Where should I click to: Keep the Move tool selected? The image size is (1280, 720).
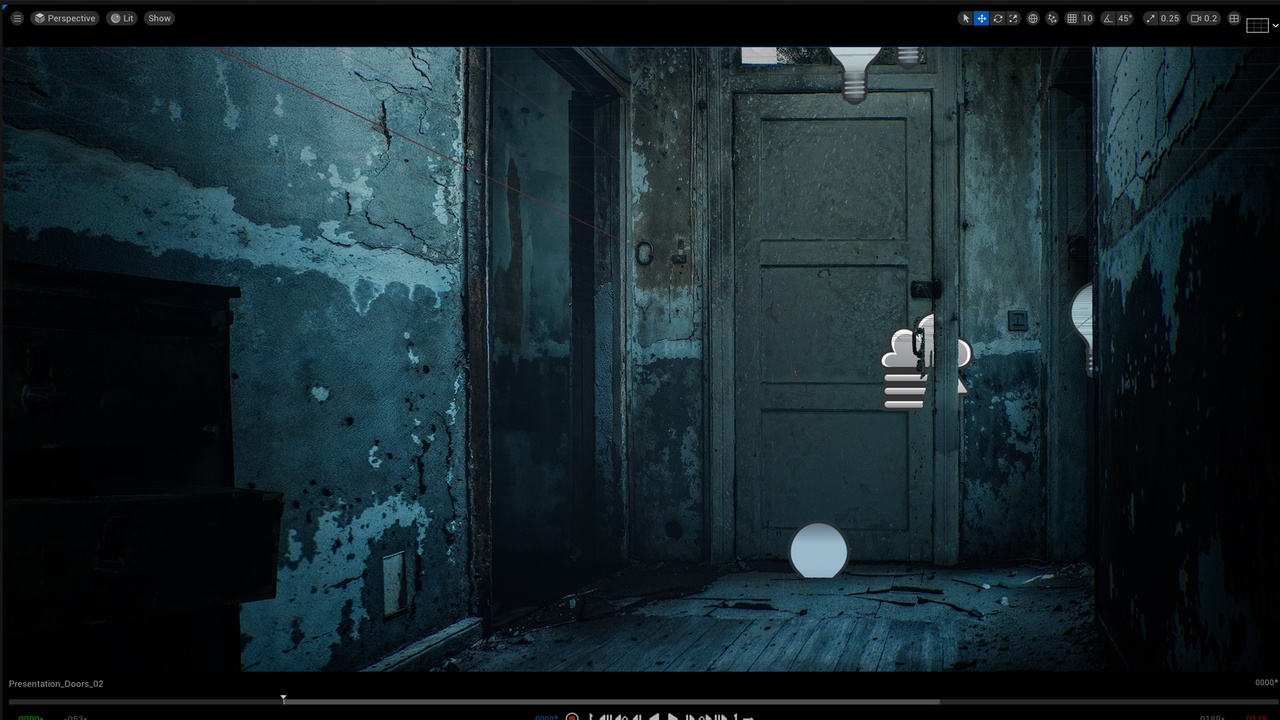pyautogui.click(x=982, y=18)
